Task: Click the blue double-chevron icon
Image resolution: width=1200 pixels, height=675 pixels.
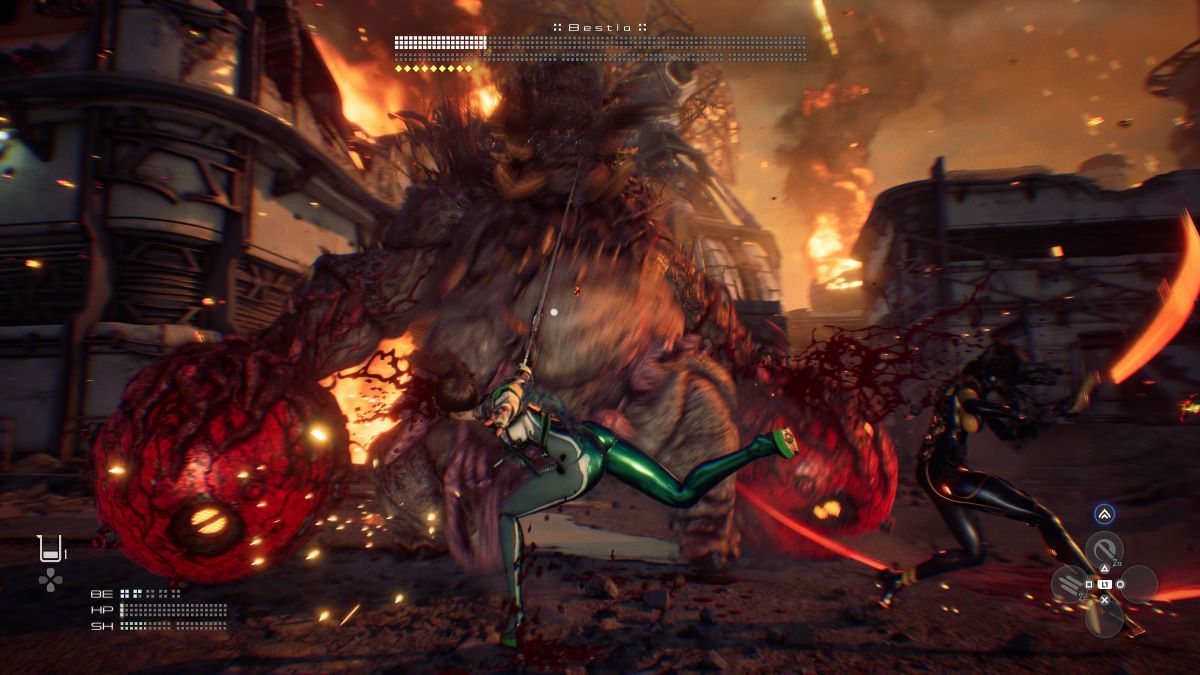Action: 1104,514
